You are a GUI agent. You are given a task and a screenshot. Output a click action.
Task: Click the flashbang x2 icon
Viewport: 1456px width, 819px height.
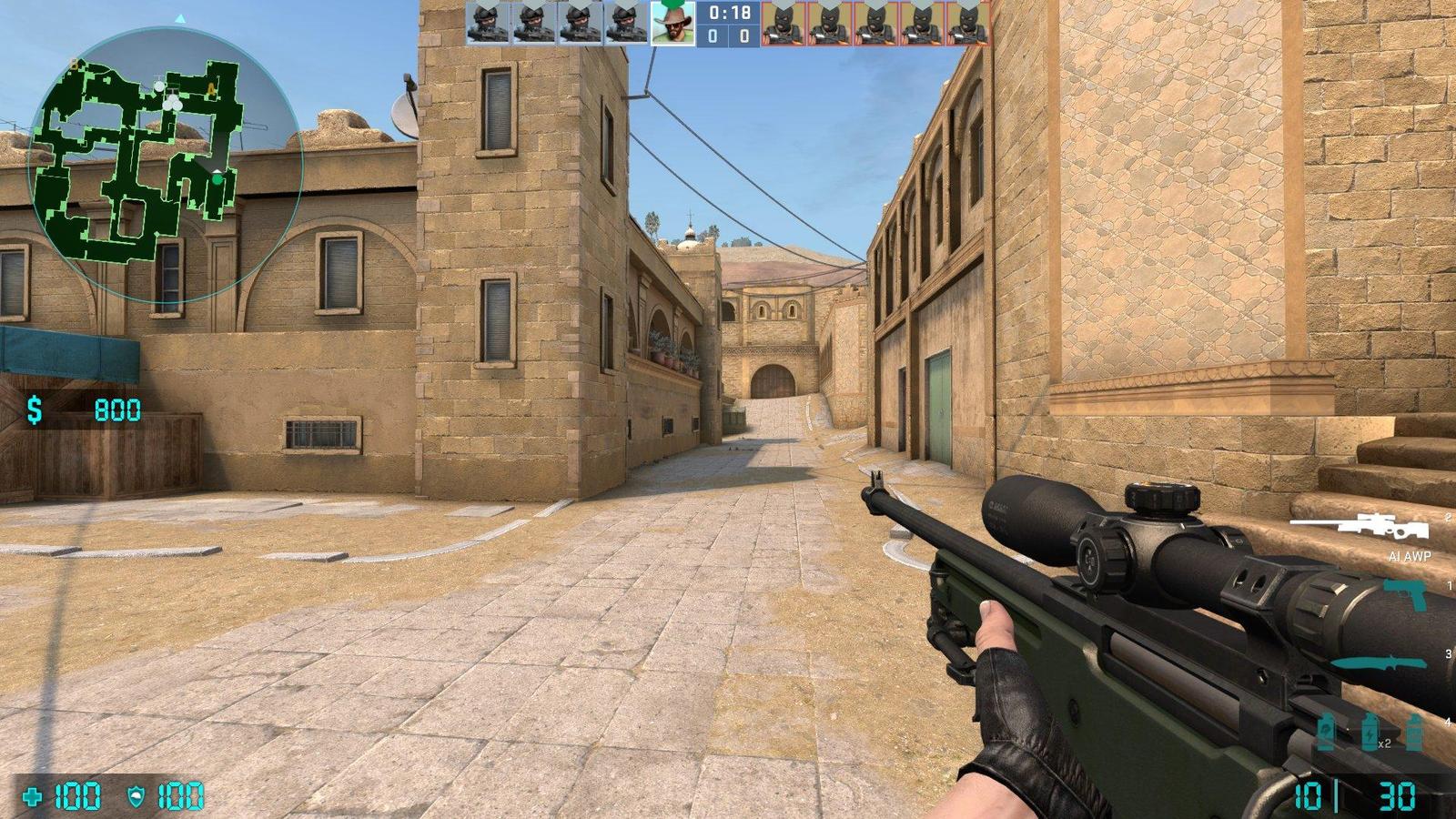[x=1368, y=733]
